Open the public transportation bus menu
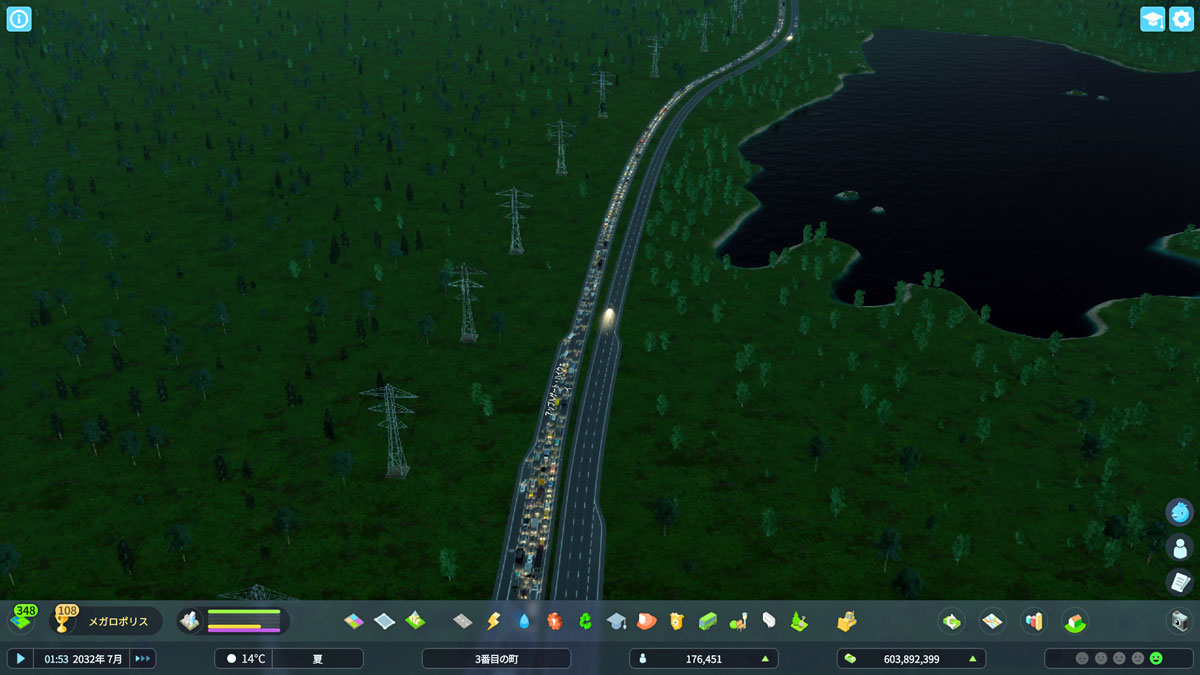1200x675 pixels. coord(708,621)
